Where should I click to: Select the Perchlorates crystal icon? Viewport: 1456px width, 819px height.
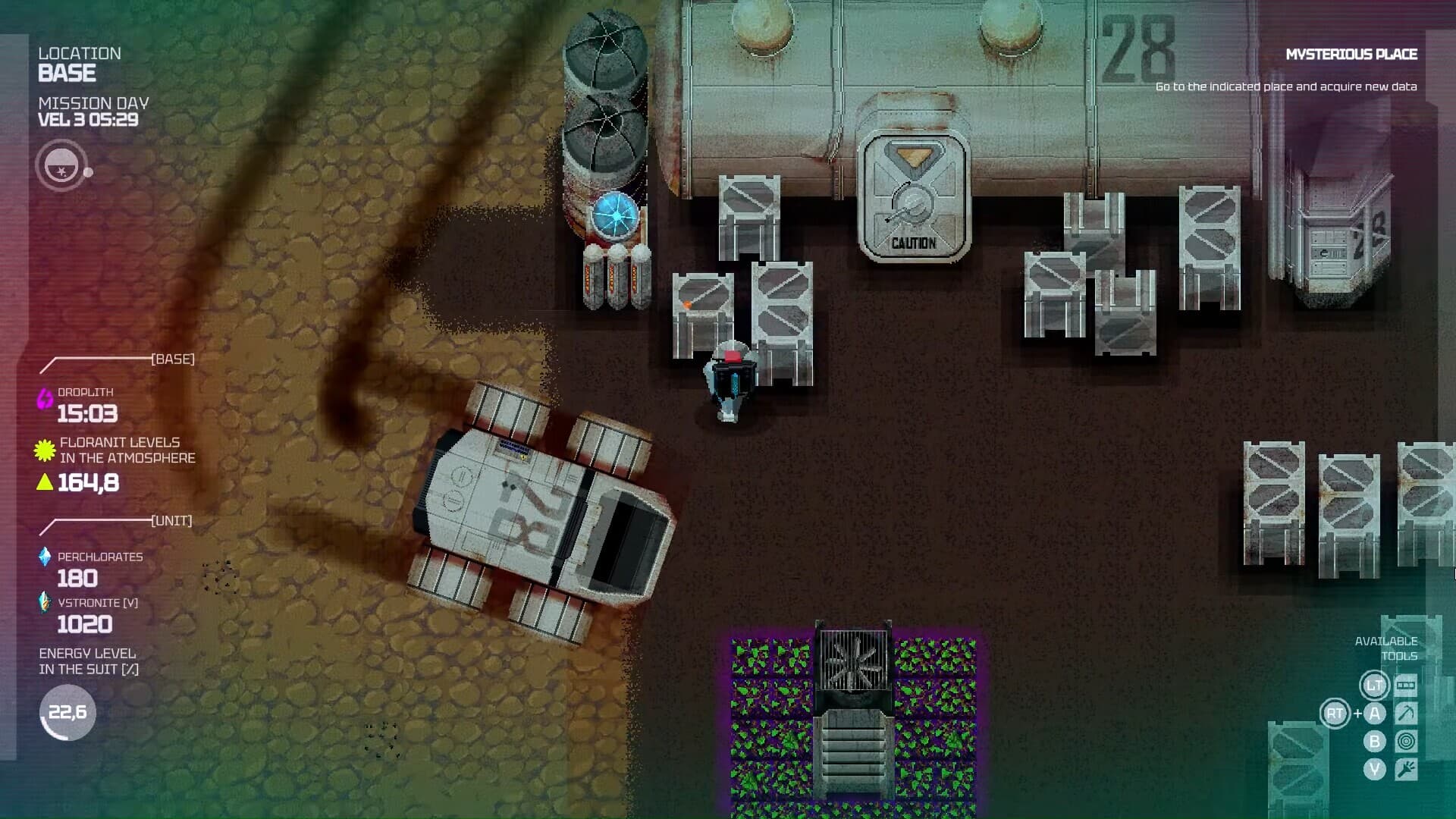45,557
